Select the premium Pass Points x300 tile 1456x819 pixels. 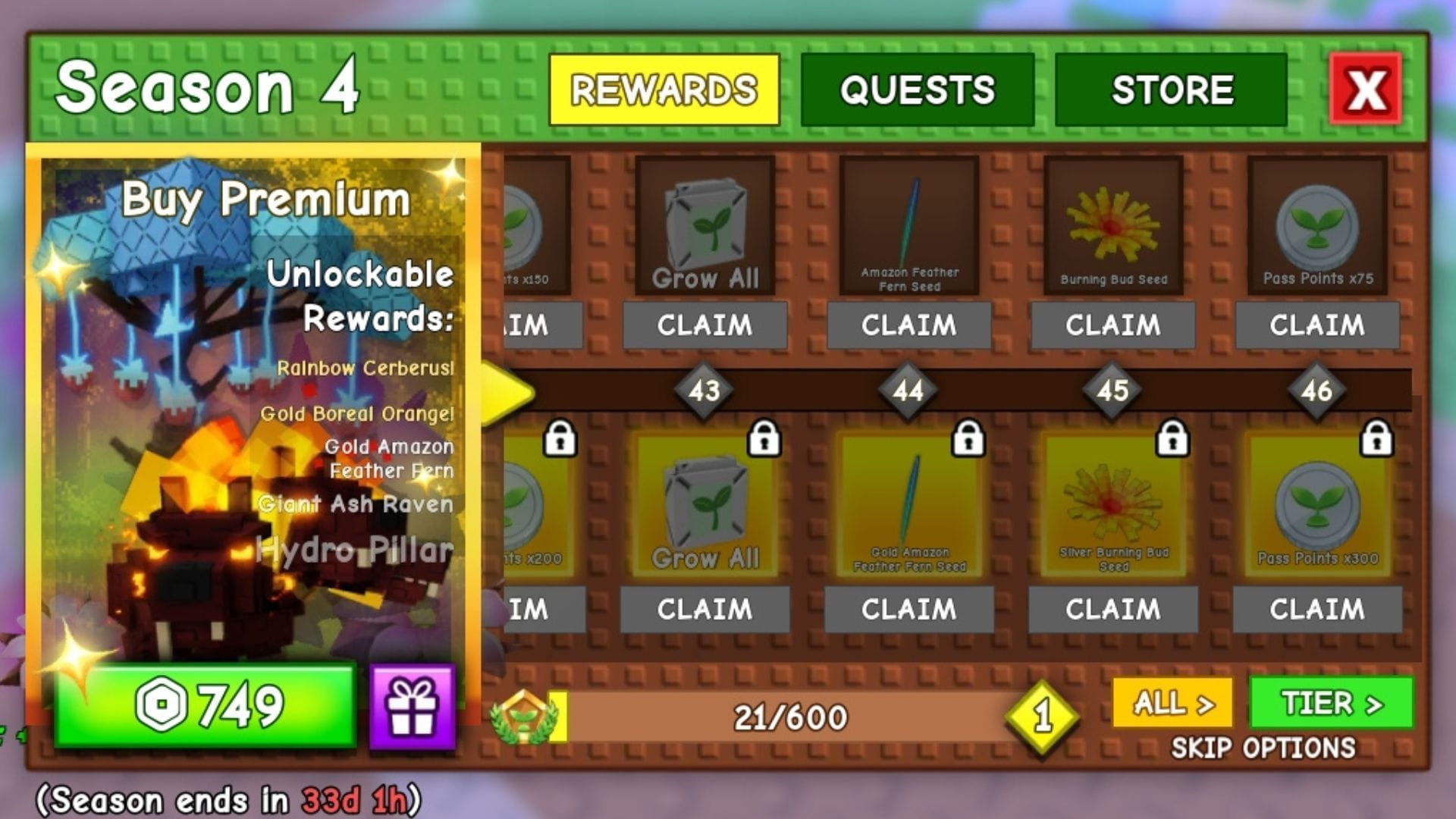[x=1317, y=506]
